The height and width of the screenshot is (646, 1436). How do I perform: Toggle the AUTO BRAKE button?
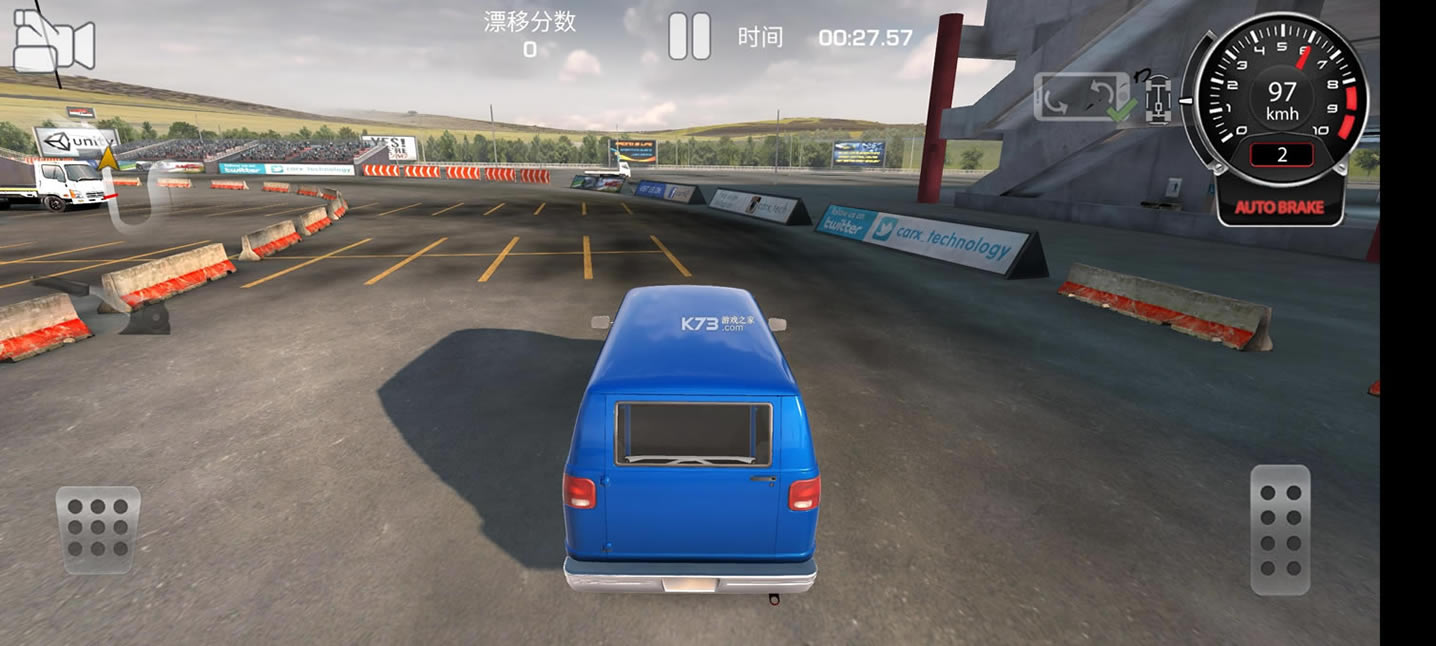click(1279, 208)
